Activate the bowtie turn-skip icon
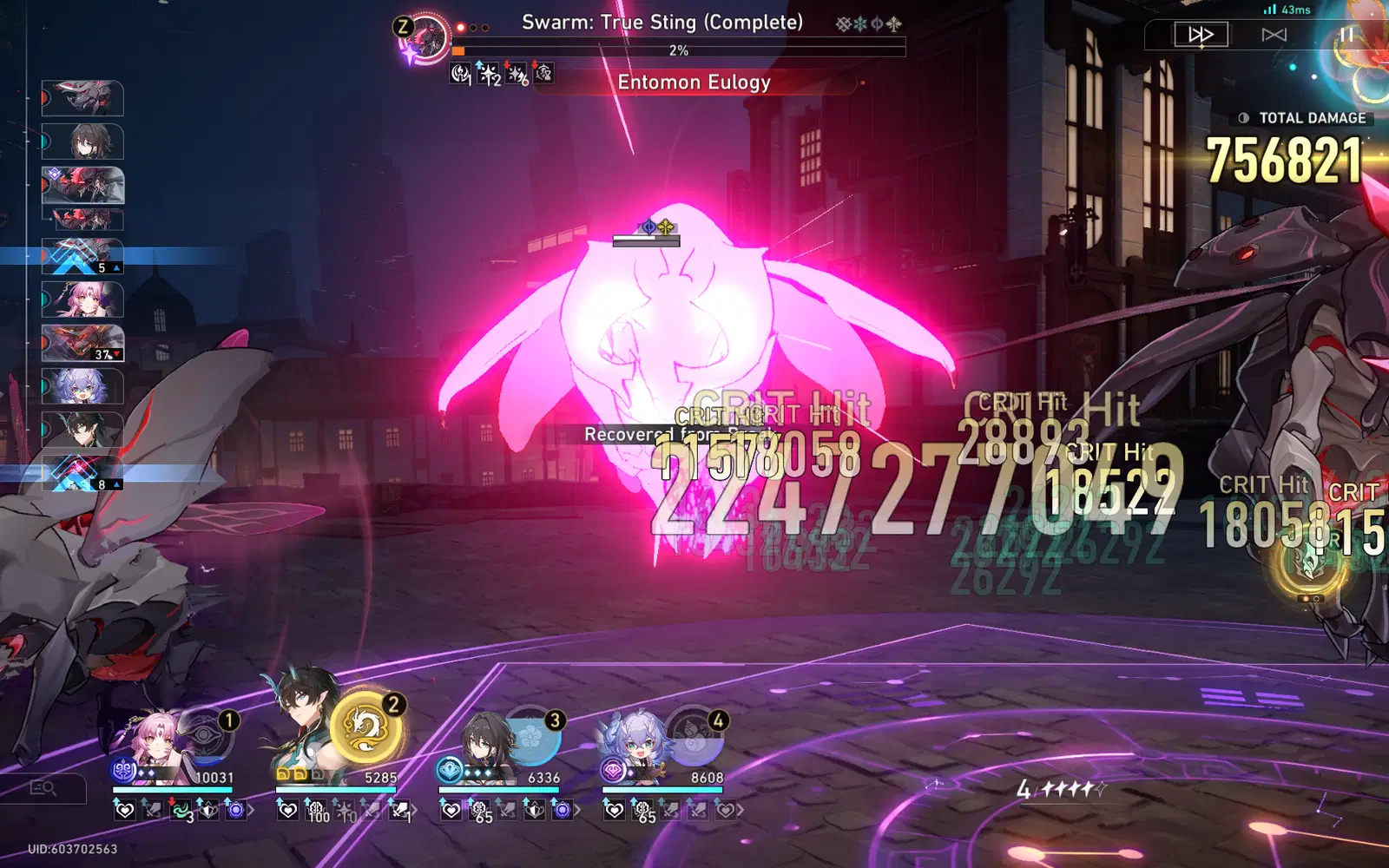This screenshot has width=1389, height=868. [x=1273, y=34]
